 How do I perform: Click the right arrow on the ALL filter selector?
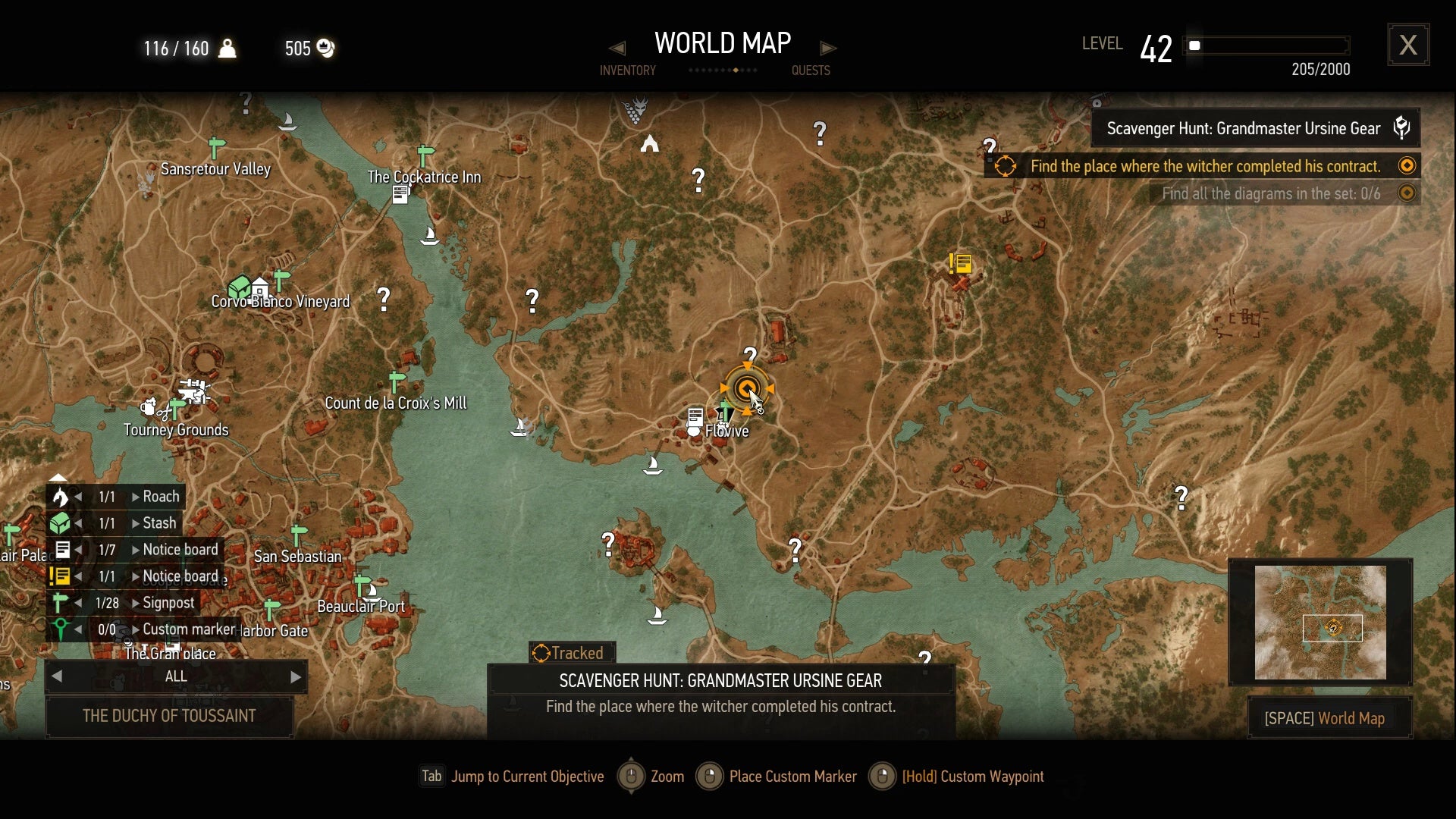click(295, 676)
